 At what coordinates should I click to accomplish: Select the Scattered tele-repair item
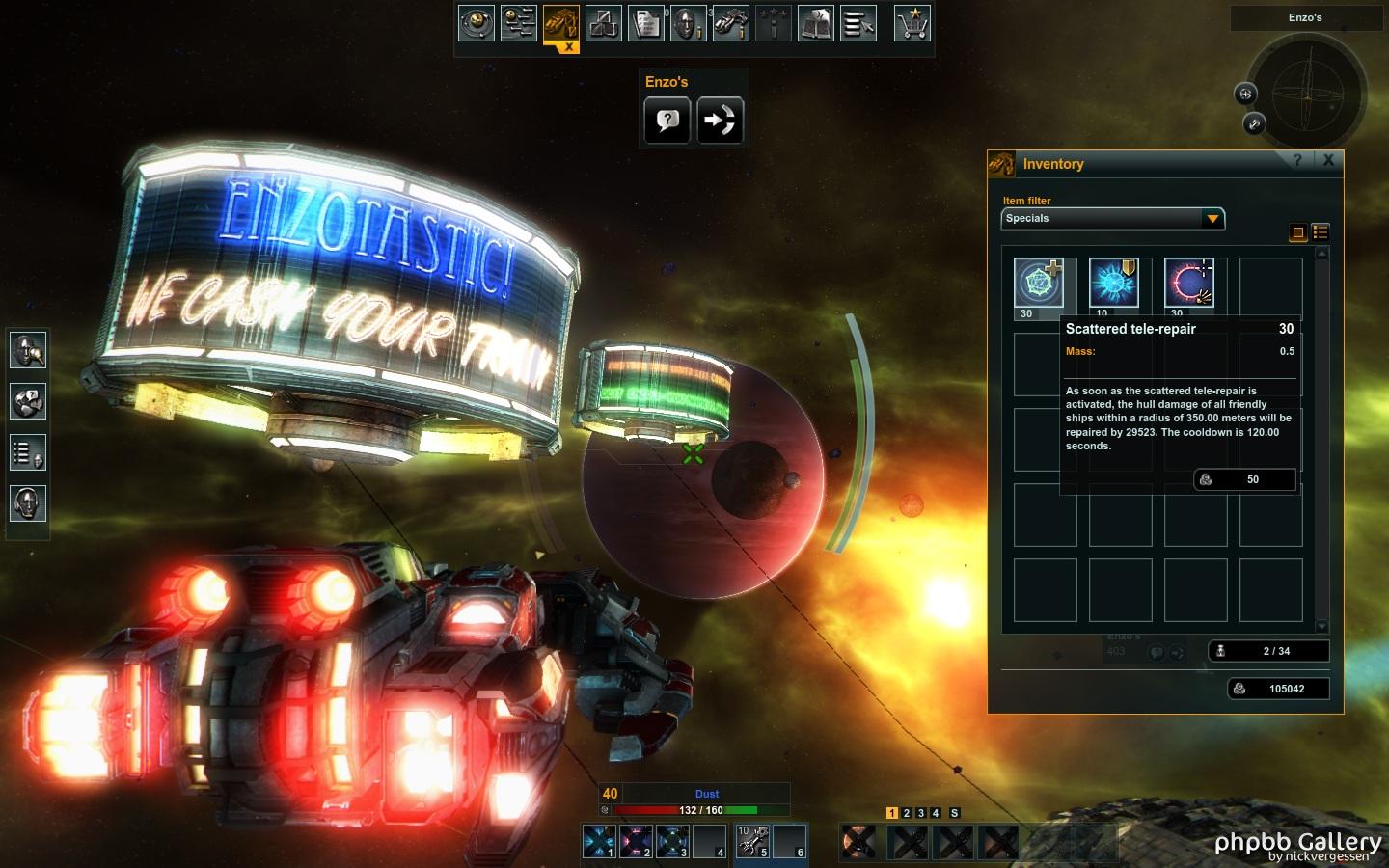click(1039, 284)
